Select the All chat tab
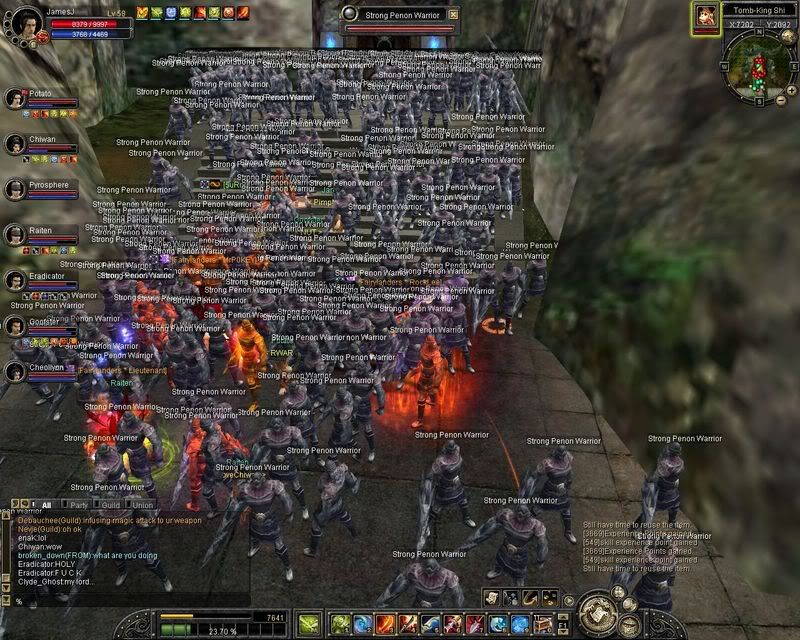This screenshot has width=800, height=640. pyautogui.click(x=46, y=505)
